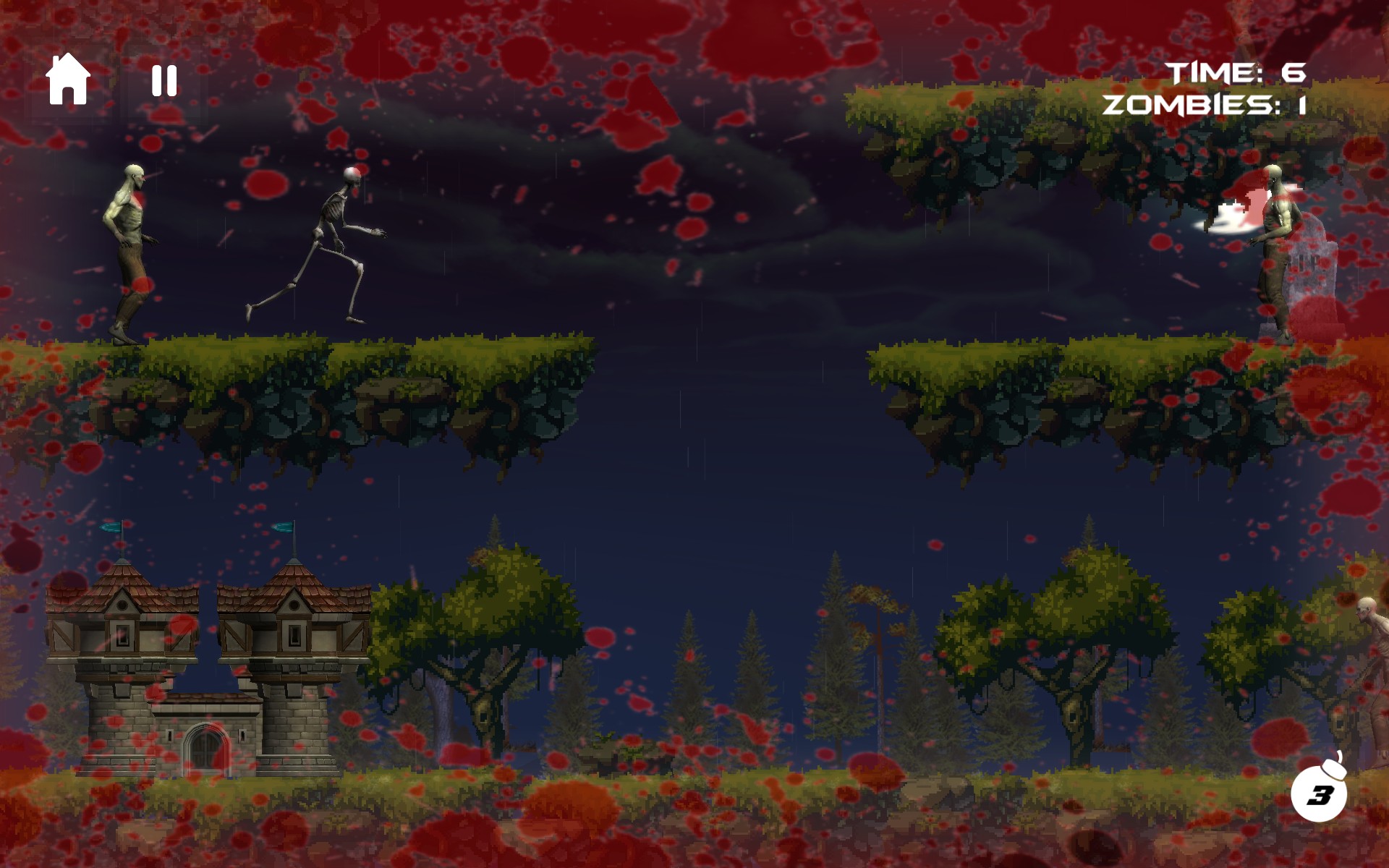The image size is (1389, 868).
Task: Use the bomb with 3 remaining
Action: click(1319, 793)
